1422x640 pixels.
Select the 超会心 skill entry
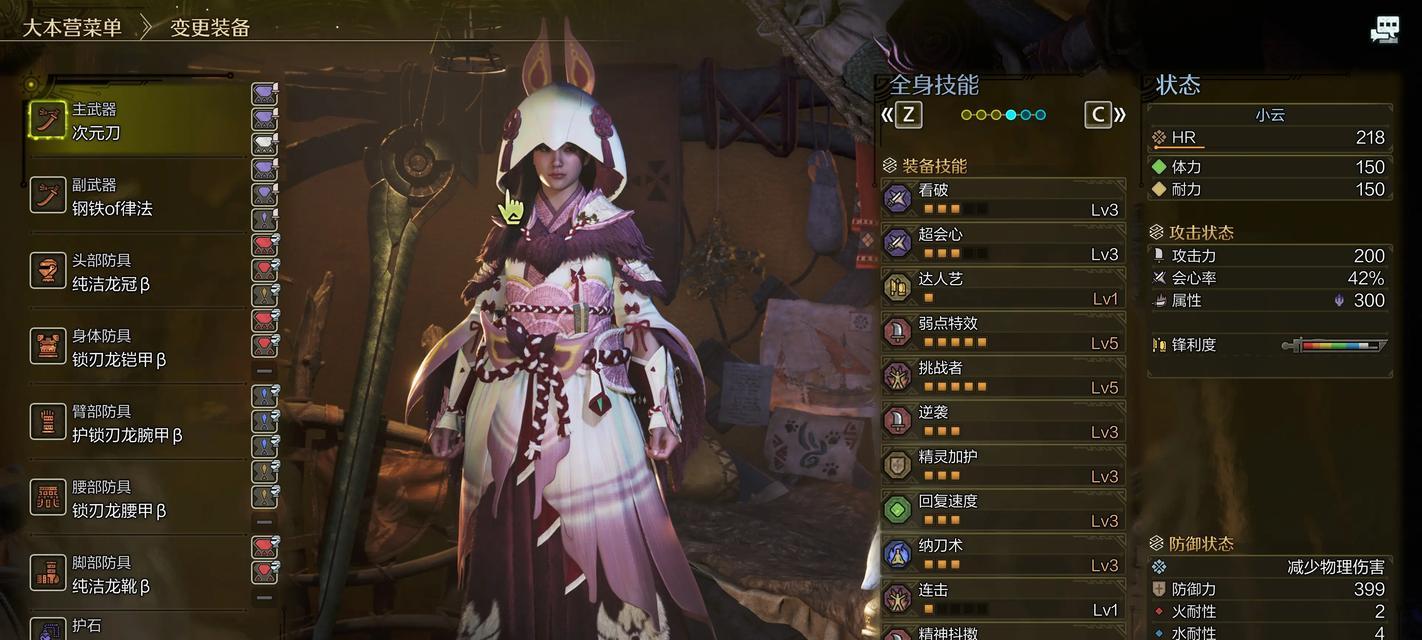point(1003,243)
